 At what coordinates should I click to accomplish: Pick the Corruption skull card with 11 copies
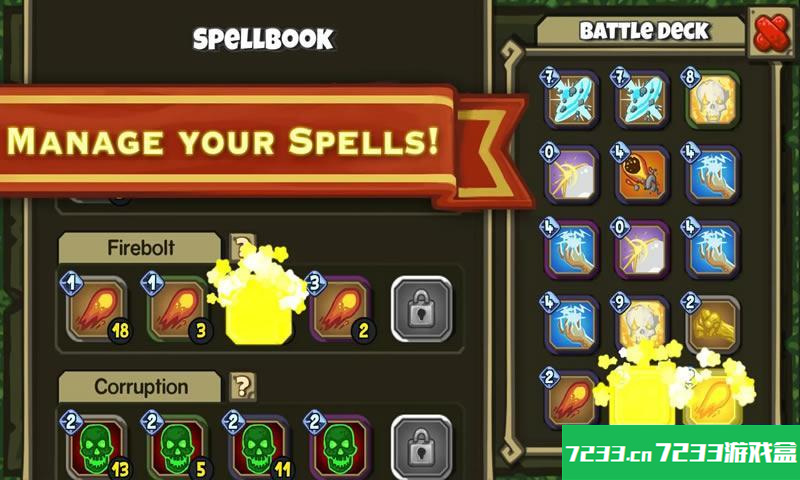point(258,448)
